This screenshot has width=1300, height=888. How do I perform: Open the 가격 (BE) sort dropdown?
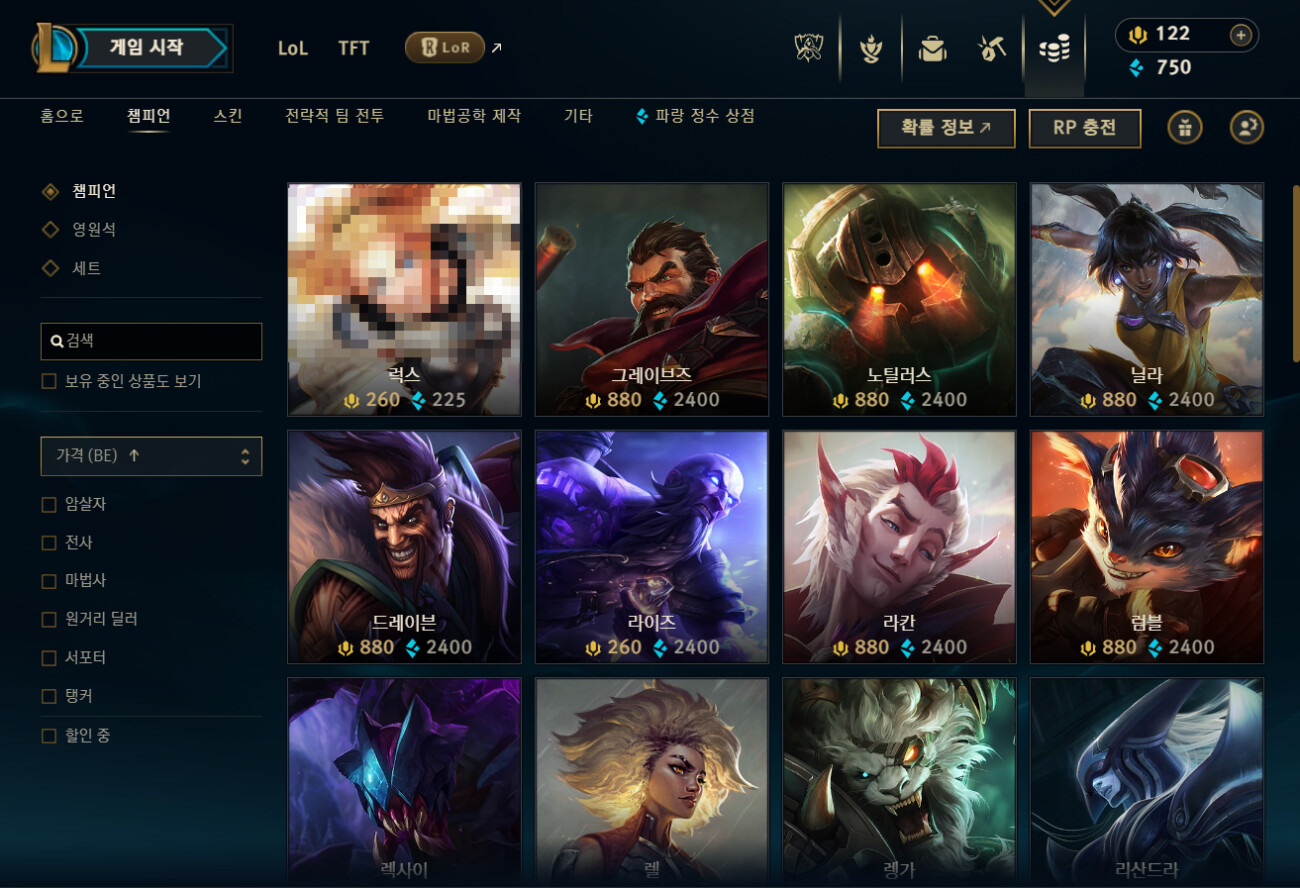coord(151,456)
